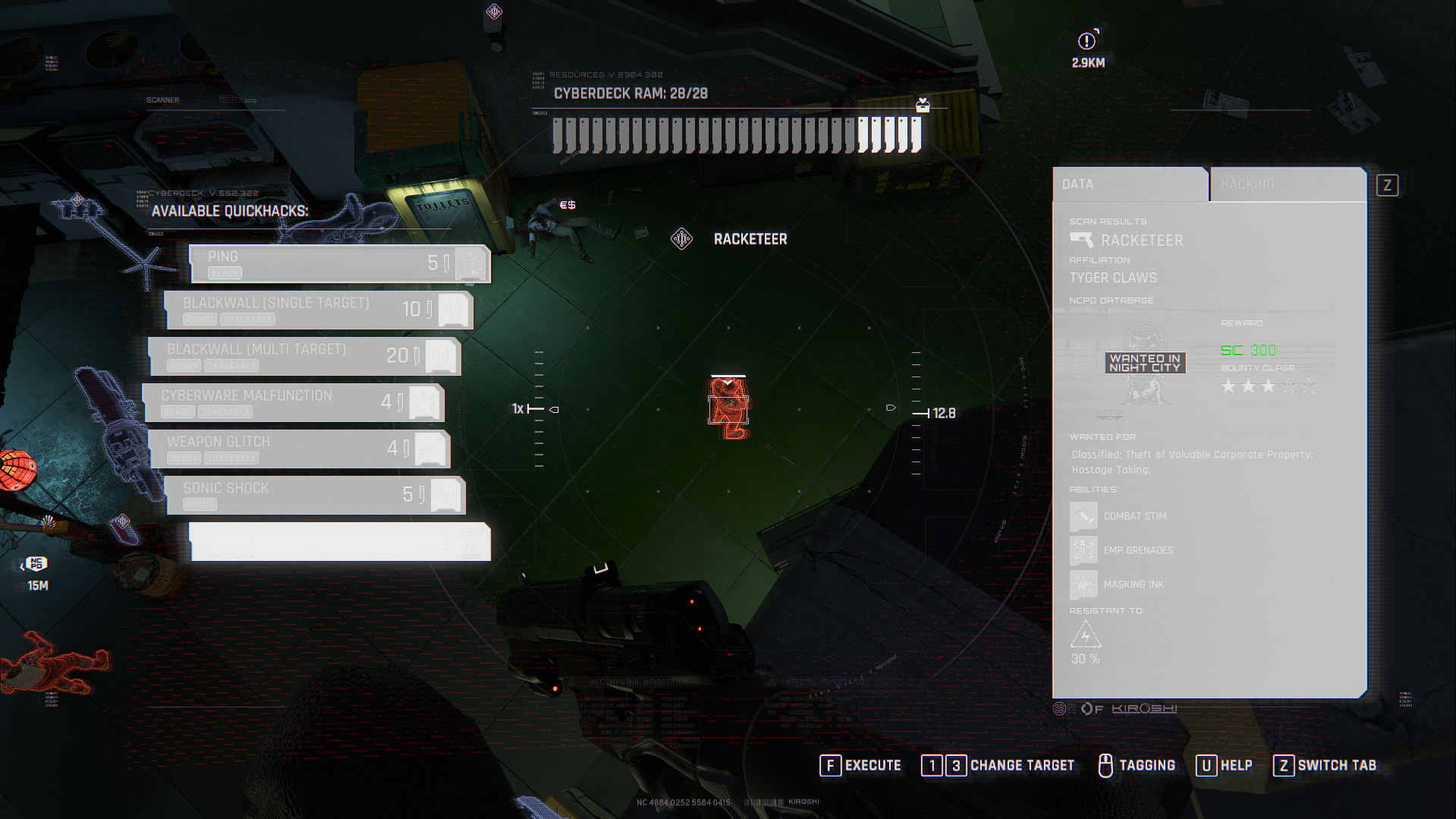Image resolution: width=1456 pixels, height=819 pixels.
Task: Click the Combat Stim ability icon
Action: (1083, 516)
